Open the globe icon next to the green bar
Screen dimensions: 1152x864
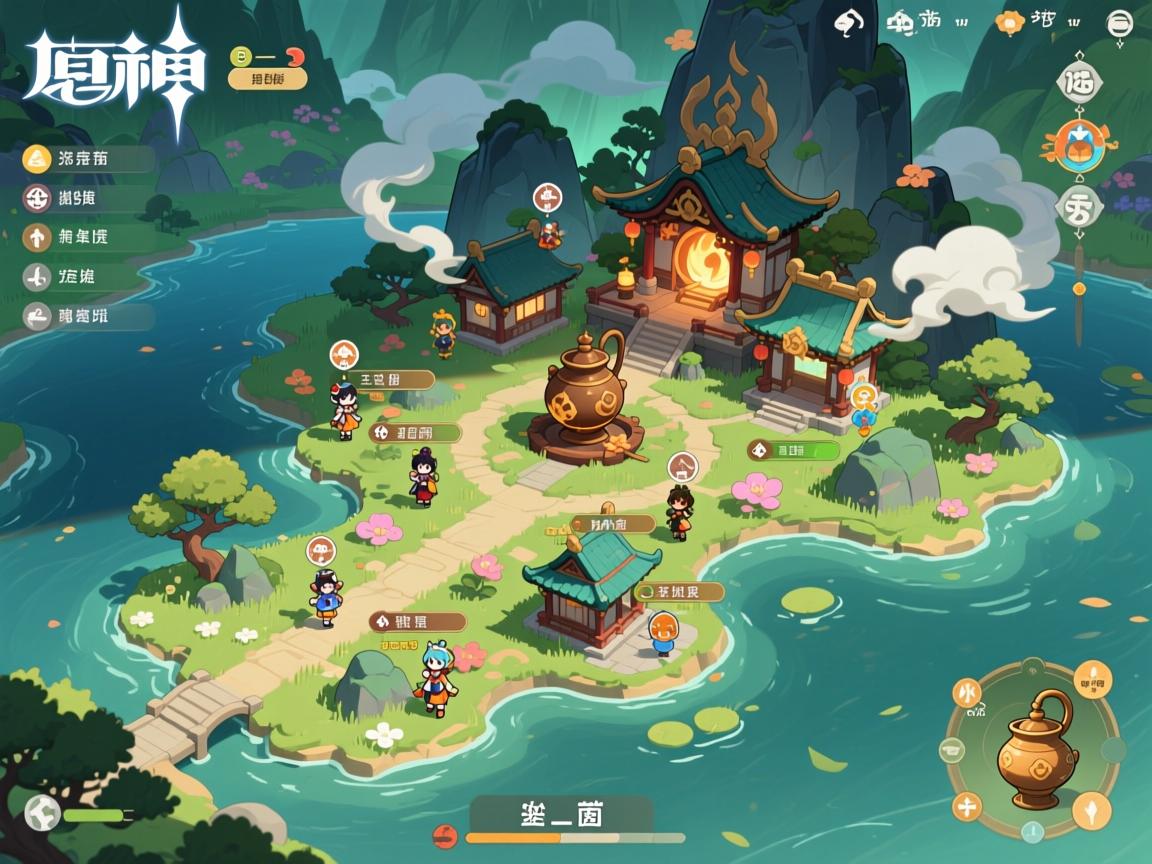pos(42,814)
